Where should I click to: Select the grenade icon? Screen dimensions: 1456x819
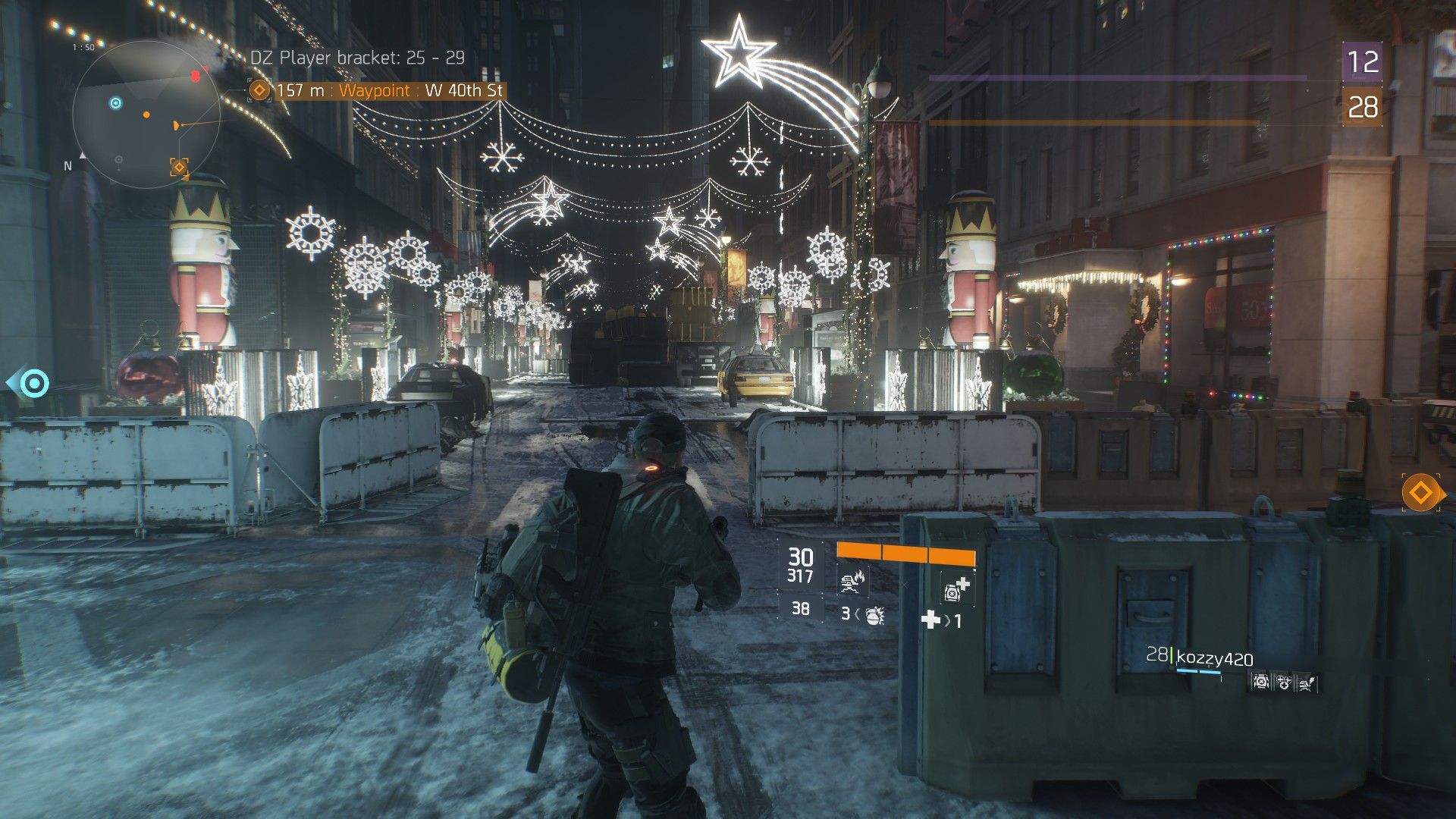click(x=874, y=615)
